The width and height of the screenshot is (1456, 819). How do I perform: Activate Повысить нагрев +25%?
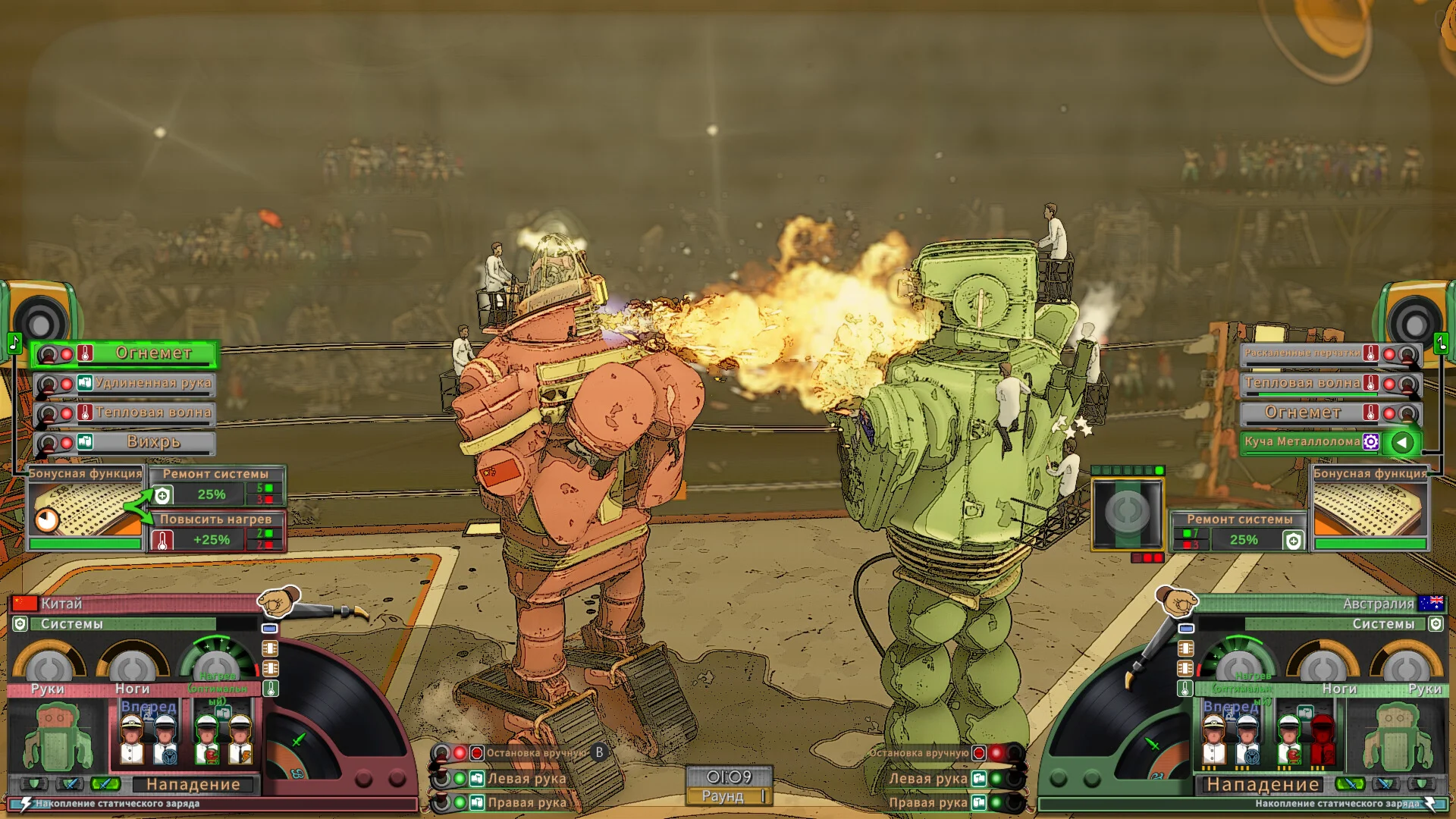click(211, 539)
